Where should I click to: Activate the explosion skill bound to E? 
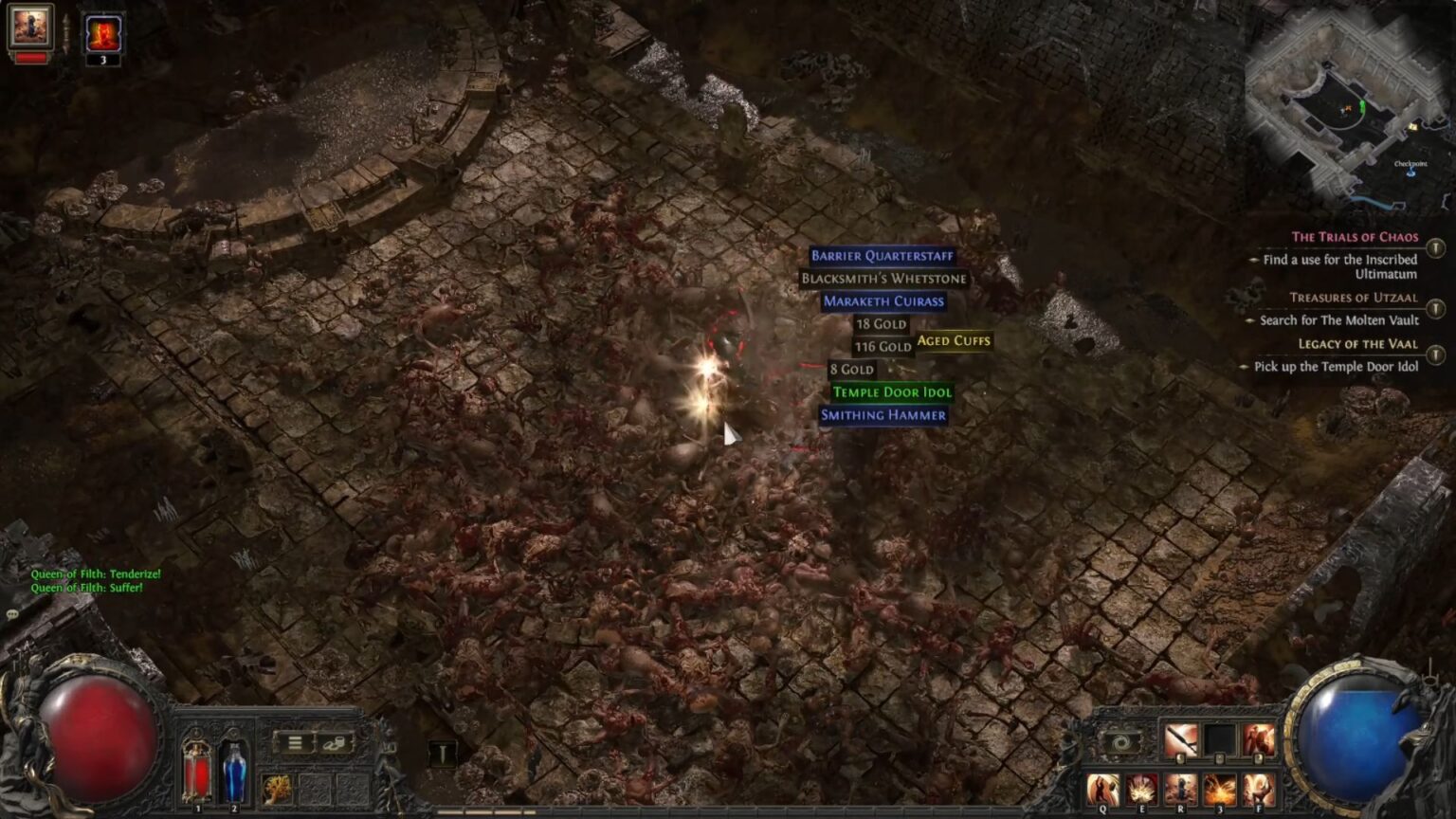pos(1140,790)
